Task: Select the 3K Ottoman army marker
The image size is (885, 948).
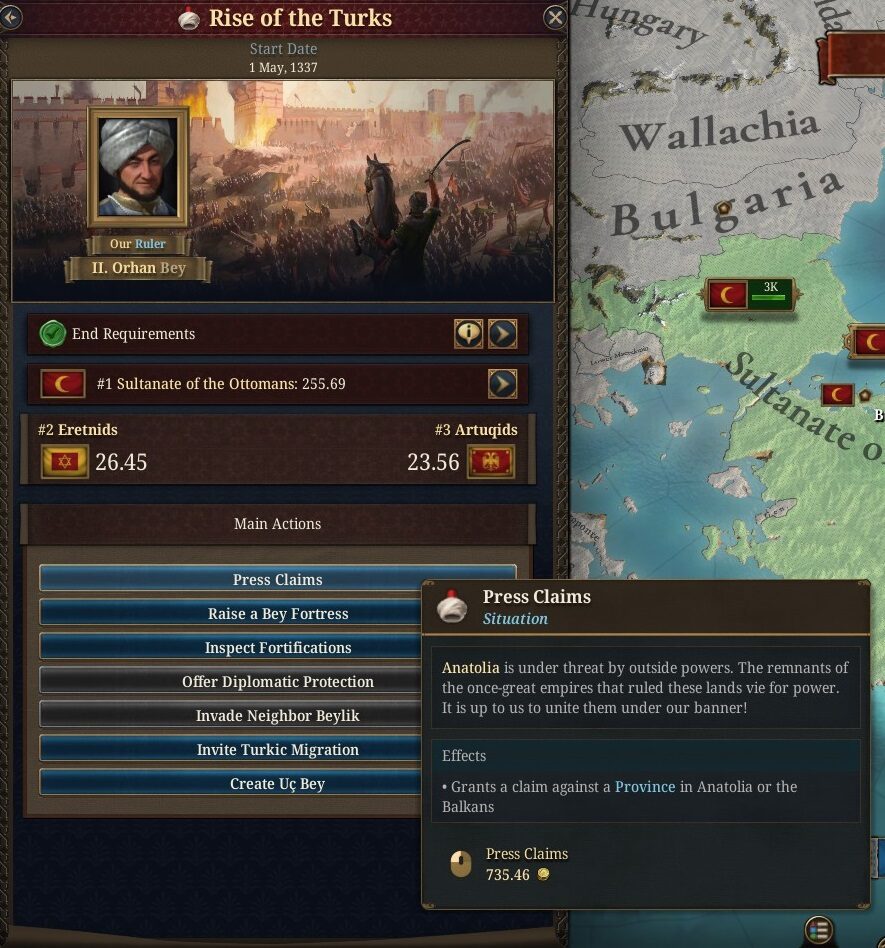Action: 750,294
